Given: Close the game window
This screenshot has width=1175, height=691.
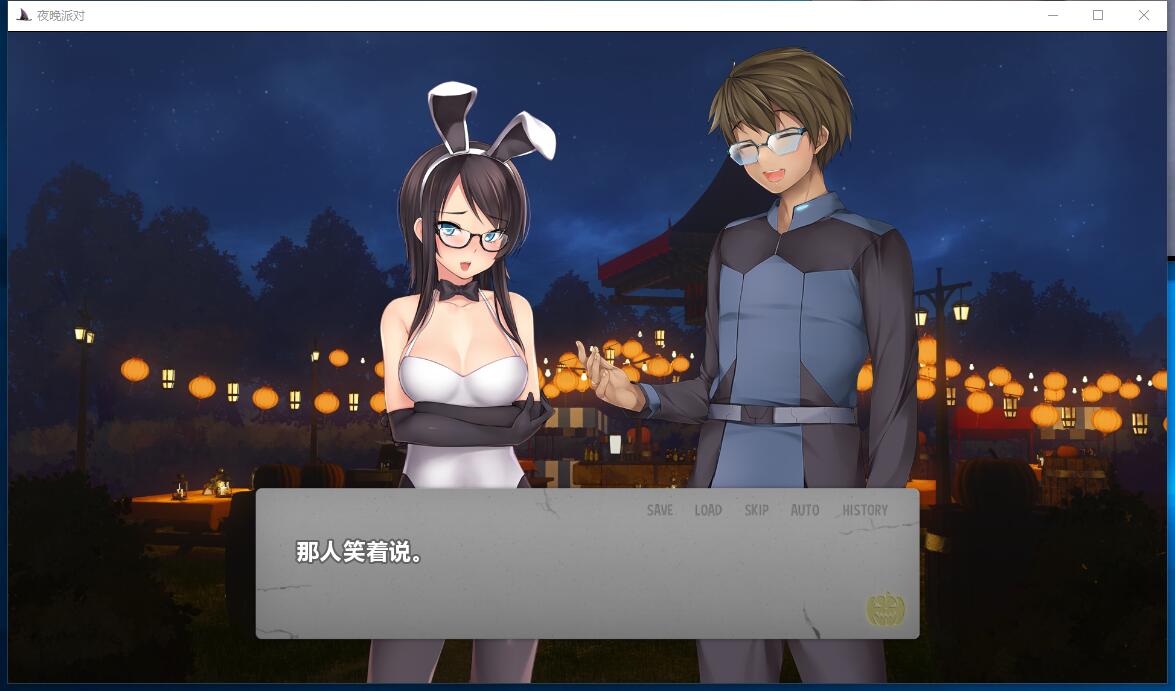Looking at the screenshot, I should click(1143, 15).
